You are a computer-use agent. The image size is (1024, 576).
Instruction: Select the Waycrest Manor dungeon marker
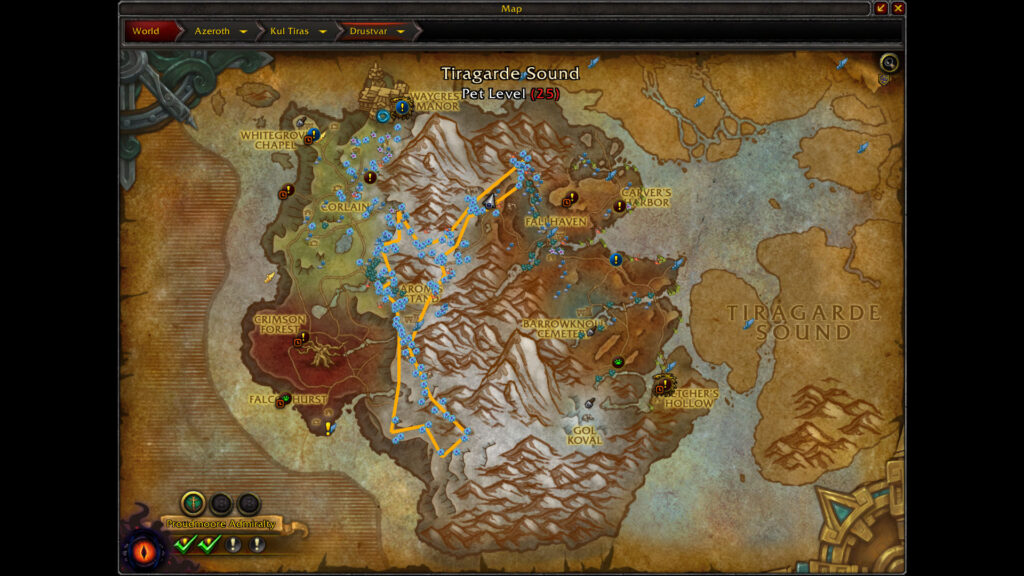click(383, 116)
